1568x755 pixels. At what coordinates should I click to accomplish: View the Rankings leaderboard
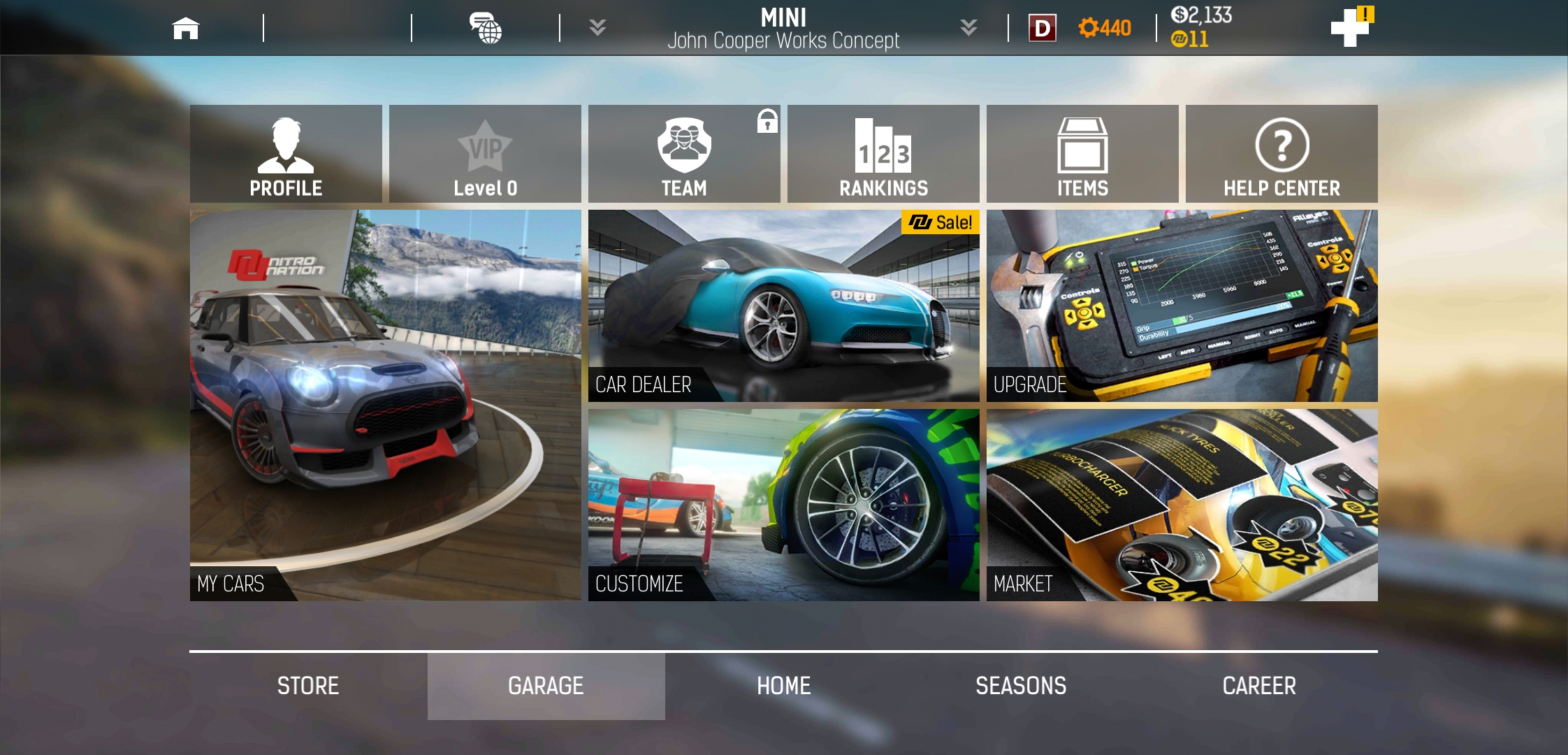coord(883,154)
